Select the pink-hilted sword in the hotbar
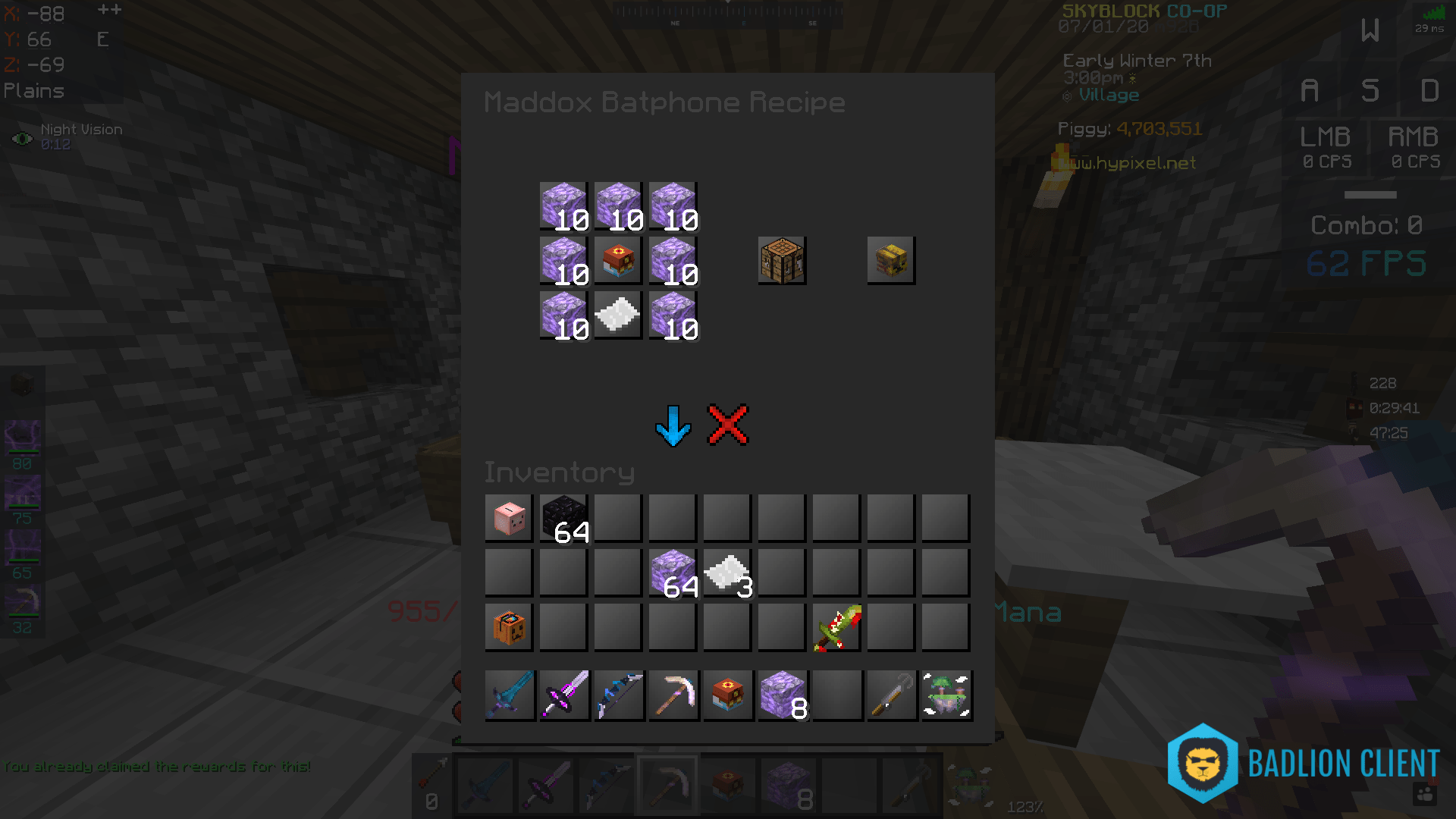1456x819 pixels. (563, 695)
